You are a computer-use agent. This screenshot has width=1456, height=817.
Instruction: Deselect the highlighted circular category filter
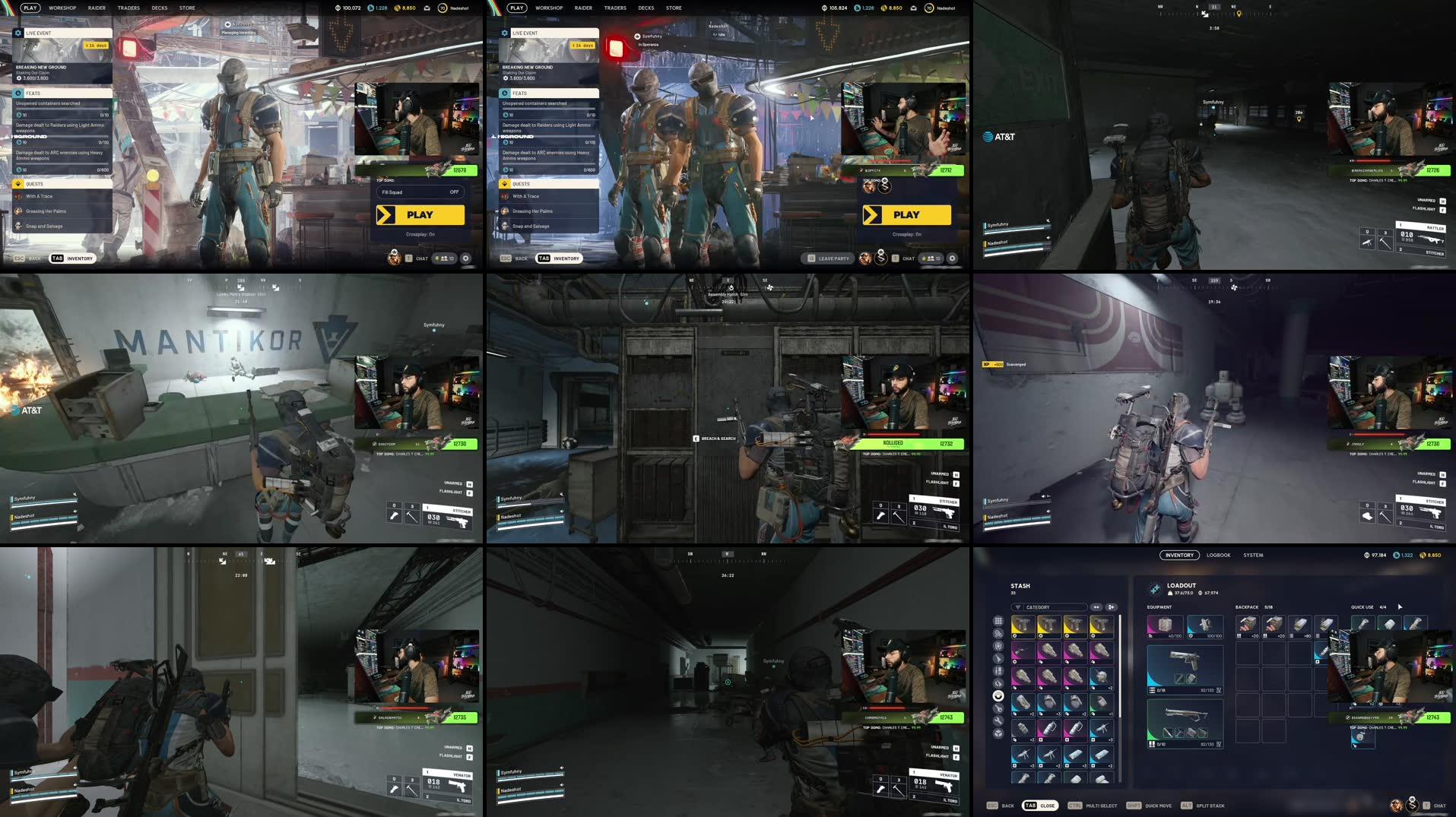(998, 696)
